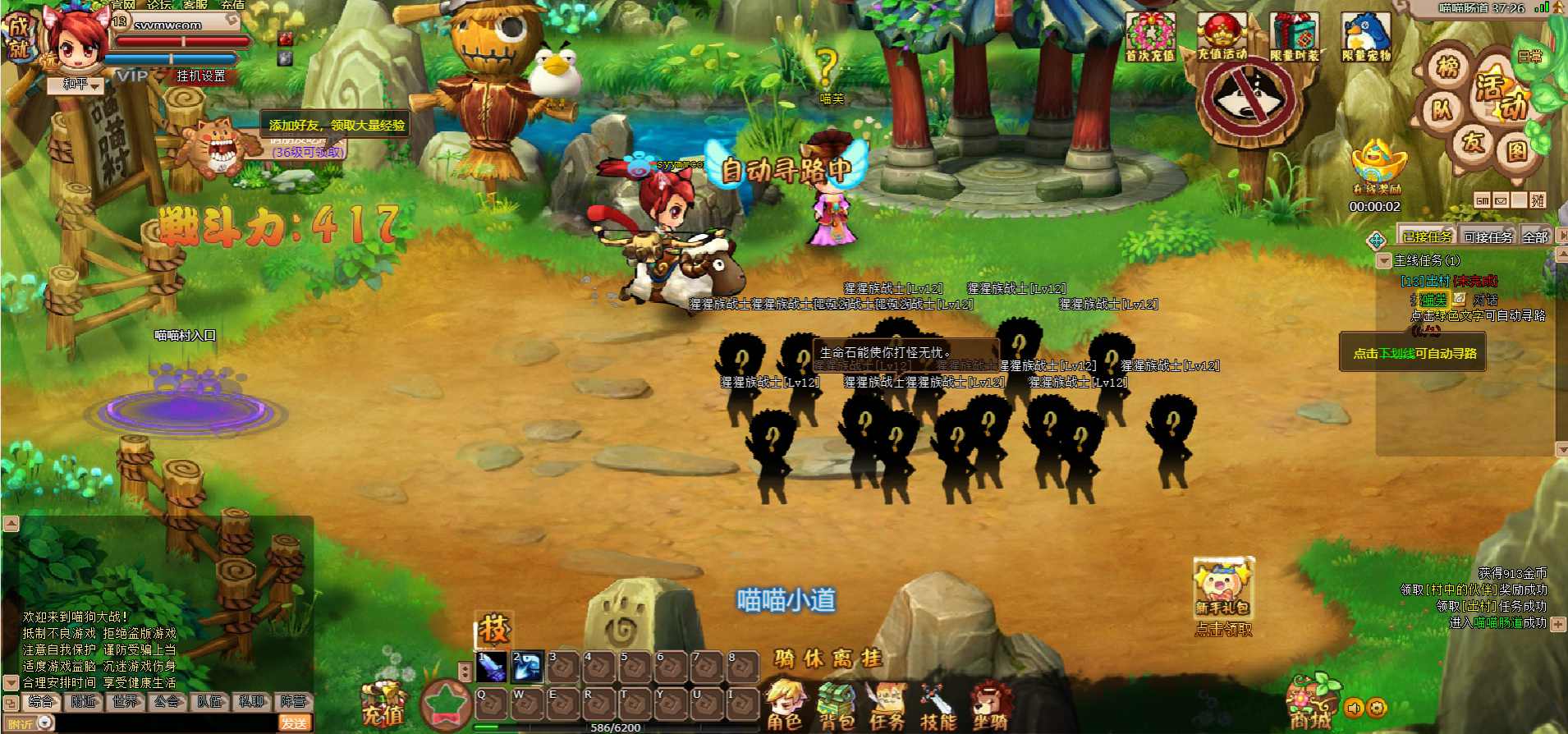Send the chat message with 发送
The height and width of the screenshot is (734, 1568).
[x=294, y=723]
